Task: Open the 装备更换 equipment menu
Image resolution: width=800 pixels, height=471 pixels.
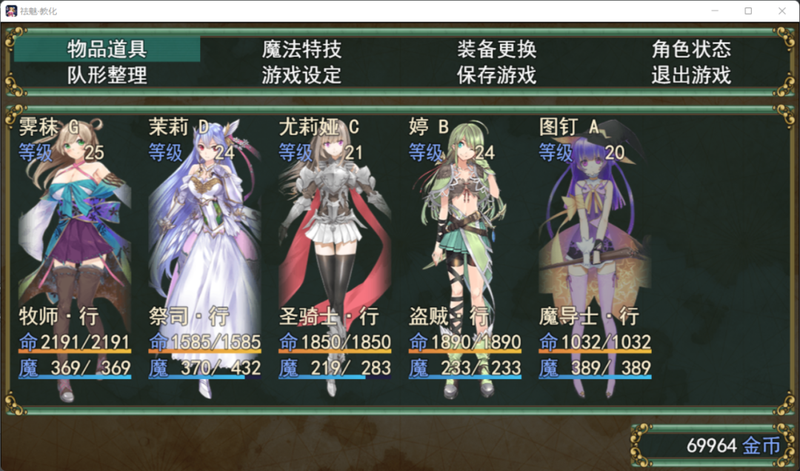Action: click(x=497, y=49)
